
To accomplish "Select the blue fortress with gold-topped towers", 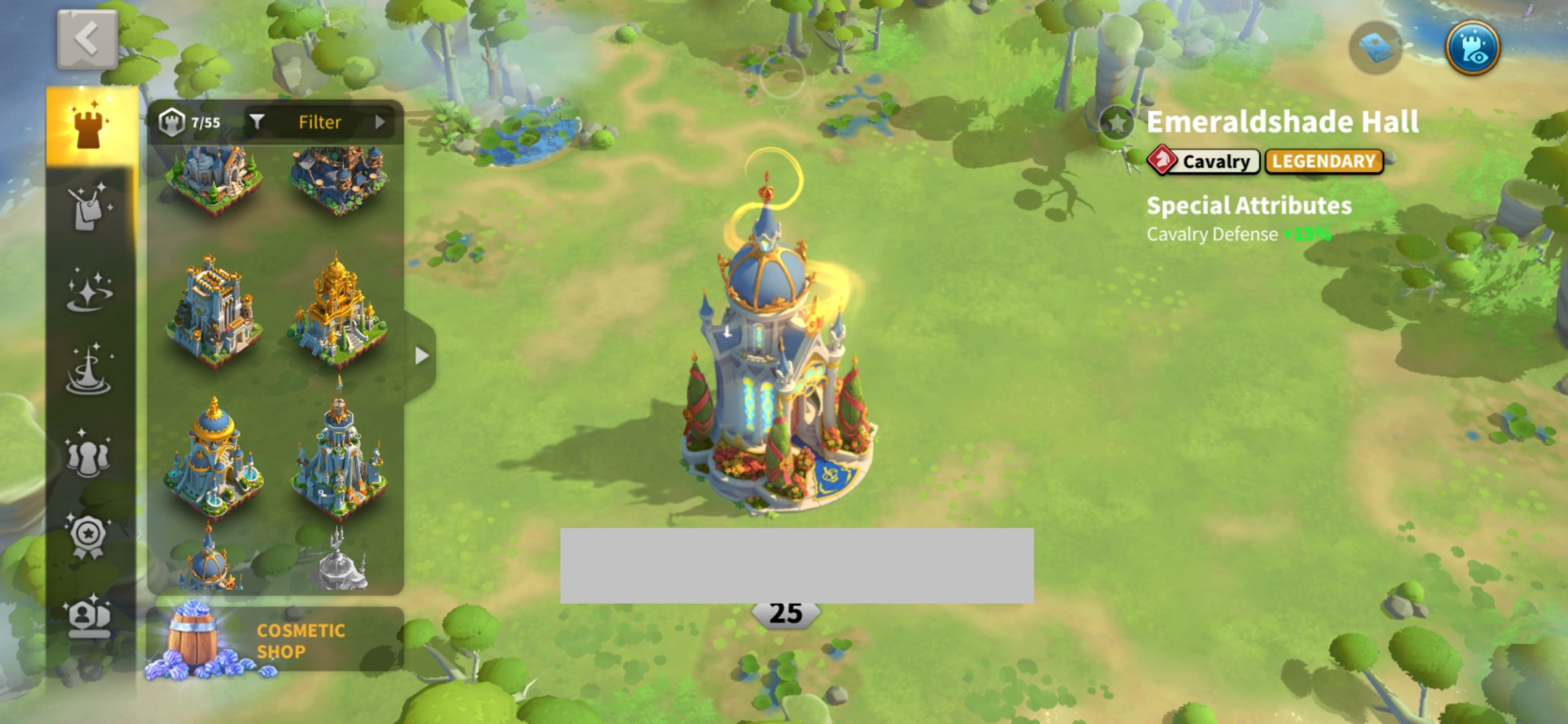I will pyautogui.click(x=214, y=310).
